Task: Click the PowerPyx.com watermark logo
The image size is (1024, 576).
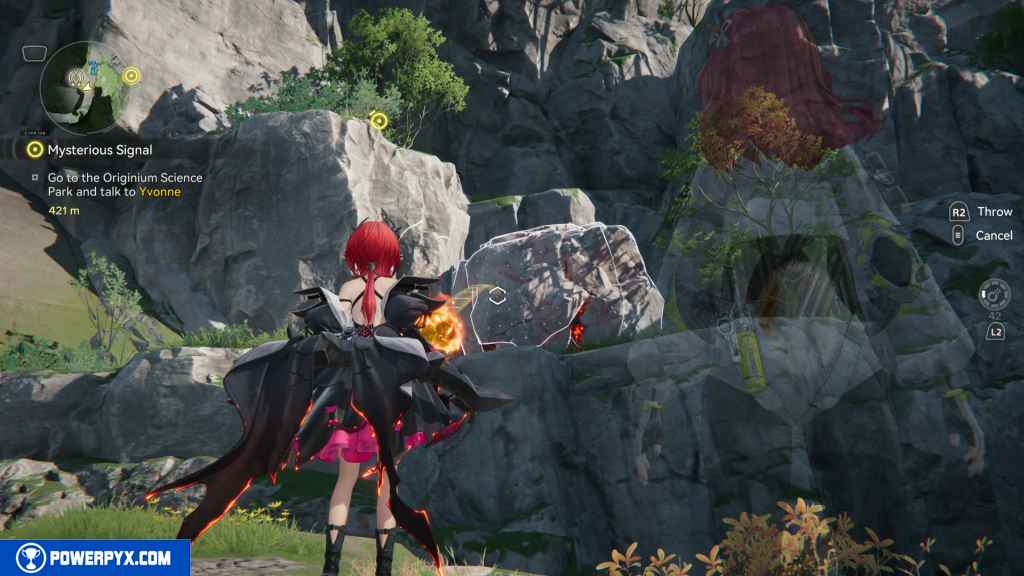Action: coord(95,557)
